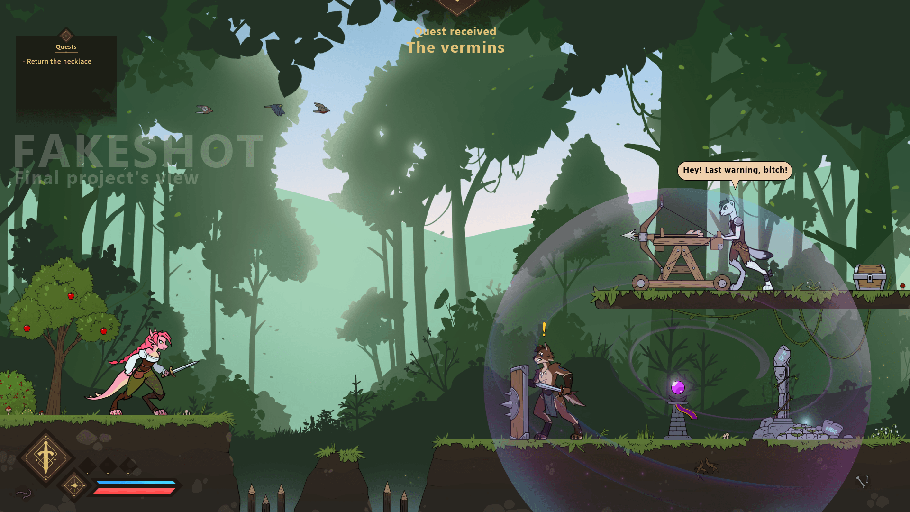
Task: Open the Quests panel header
Action: [66, 46]
